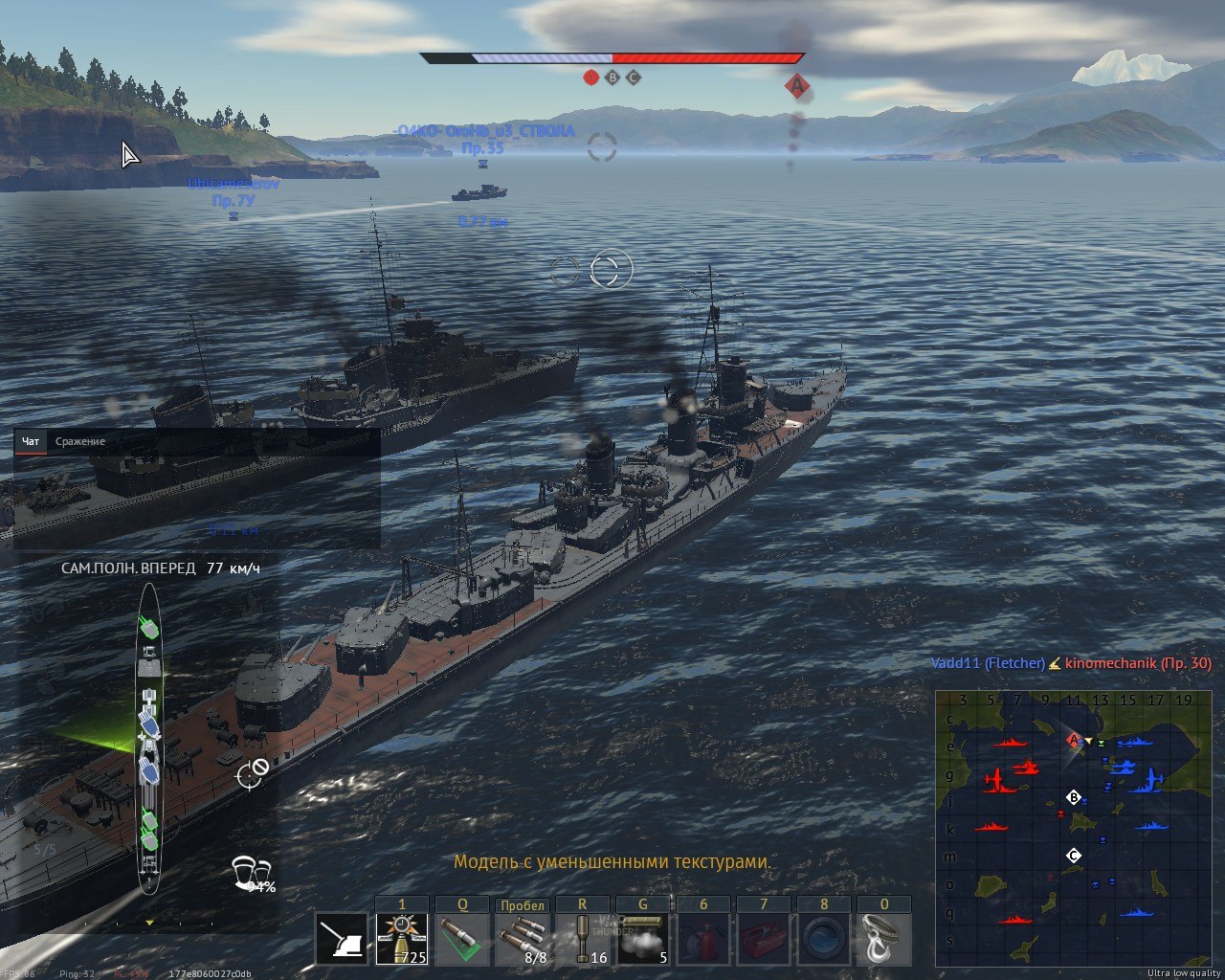
Task: Open the Сражение chat tab
Action: tap(80, 441)
